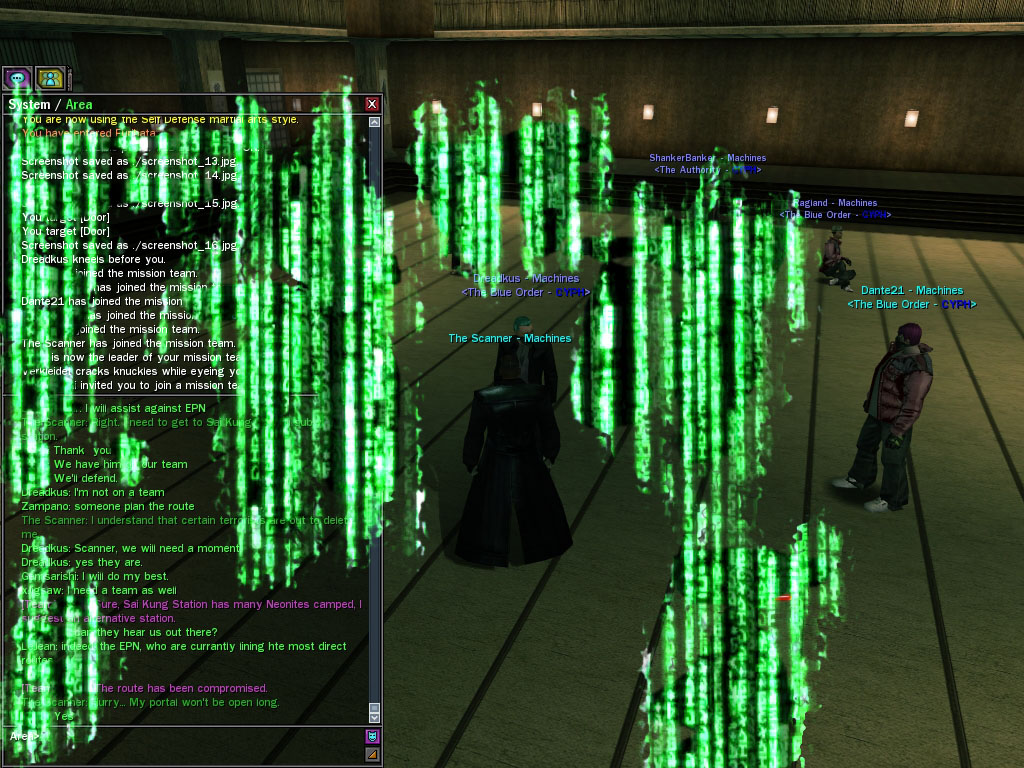
Task: Select the System / Area chat title
Action: coord(50,104)
